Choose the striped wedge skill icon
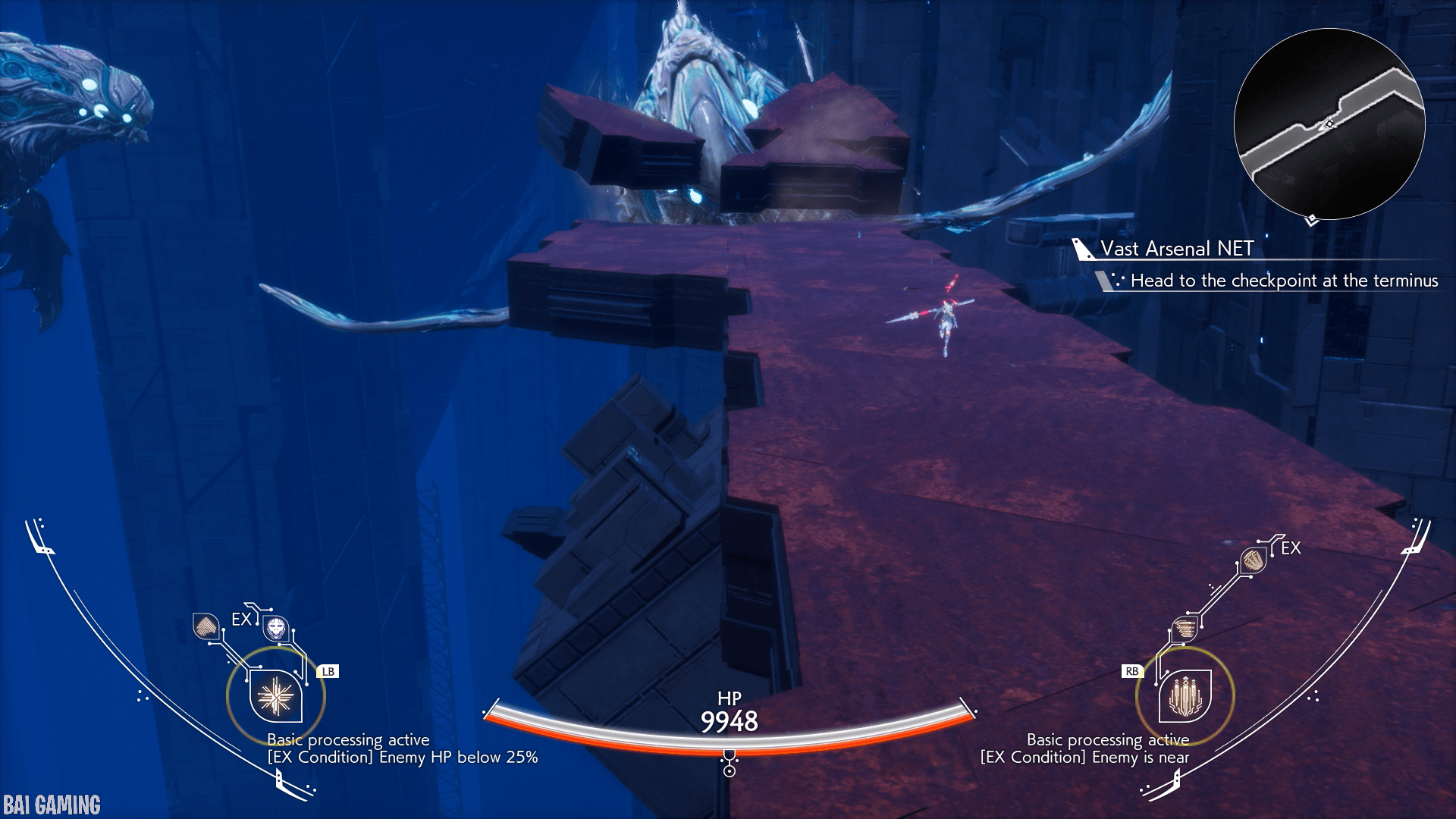The width and height of the screenshot is (1456, 819). click(206, 626)
